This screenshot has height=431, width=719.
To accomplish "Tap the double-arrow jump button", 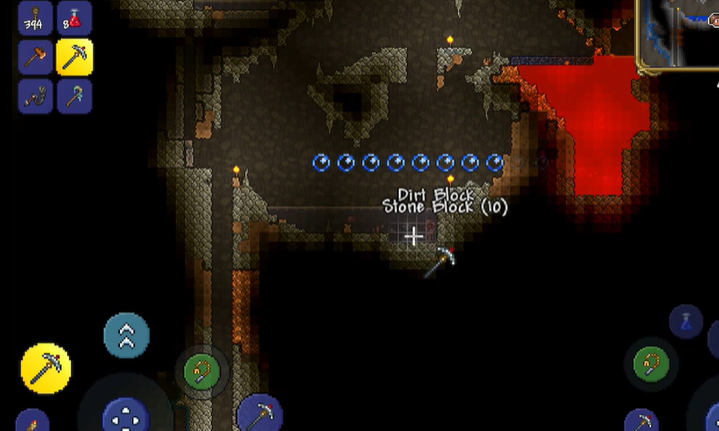I will (127, 336).
